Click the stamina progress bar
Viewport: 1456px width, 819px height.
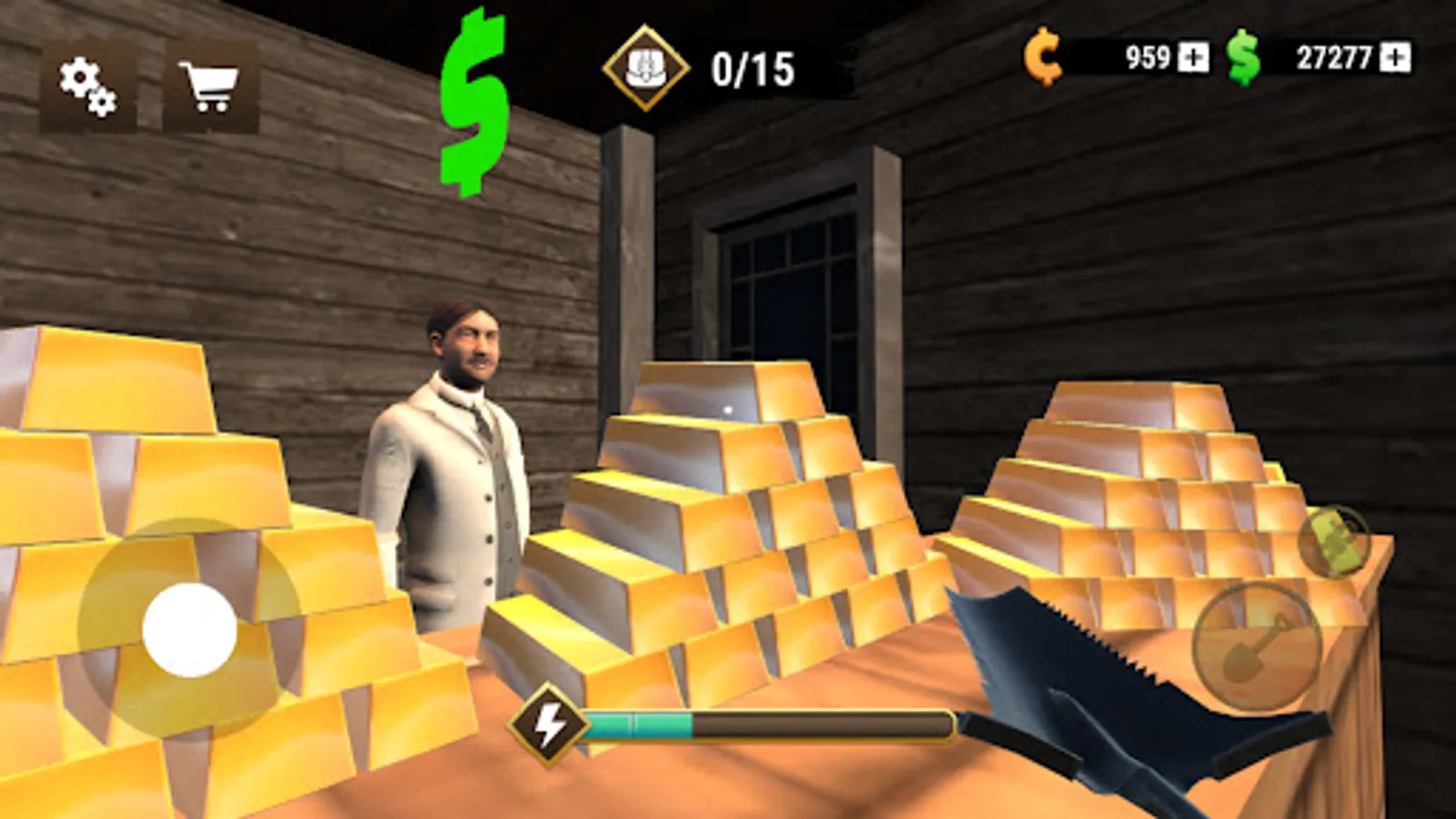click(x=769, y=723)
